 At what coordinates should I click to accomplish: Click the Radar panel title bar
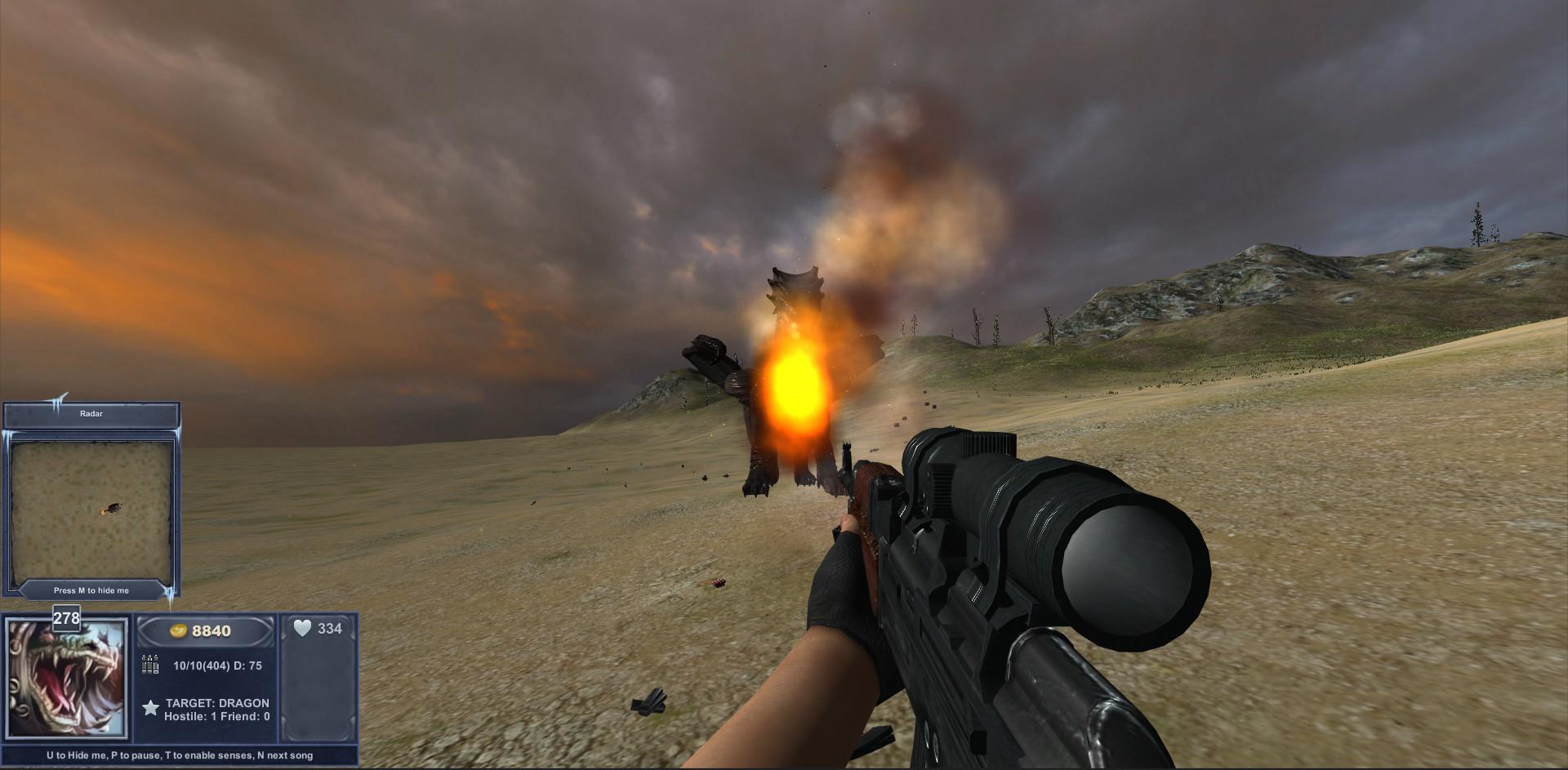[91, 414]
